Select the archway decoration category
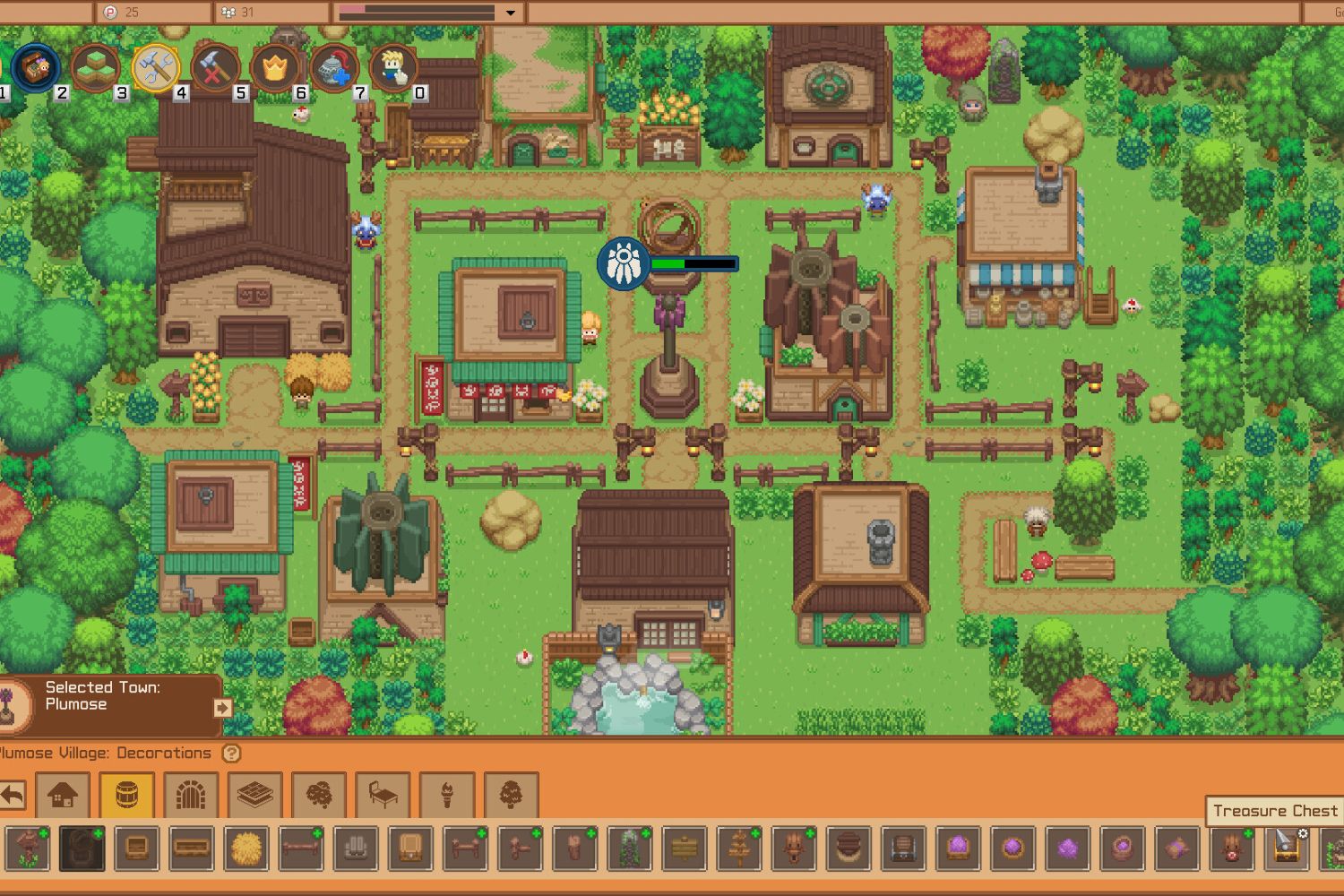Image resolution: width=1344 pixels, height=896 pixels. point(189,795)
